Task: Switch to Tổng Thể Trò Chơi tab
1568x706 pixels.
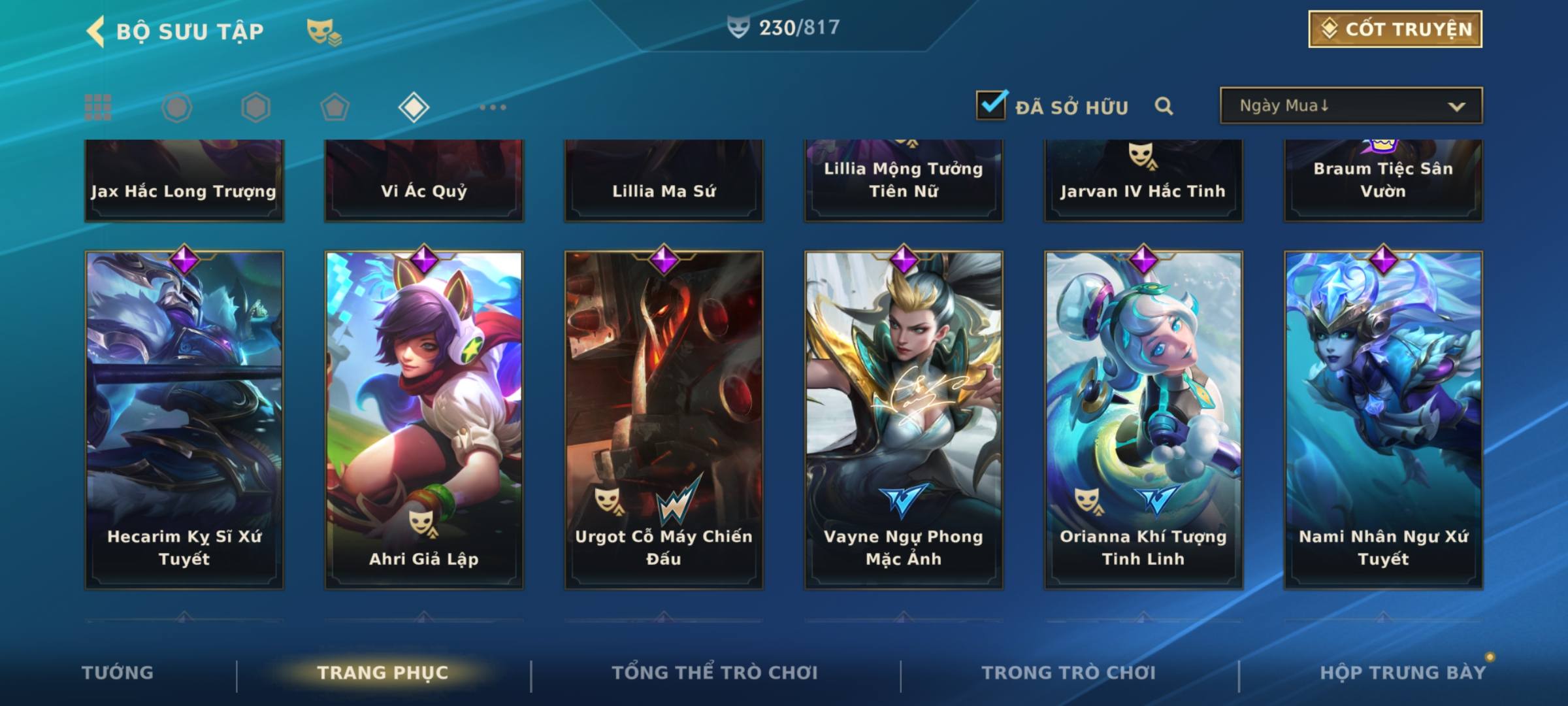Action: (715, 673)
